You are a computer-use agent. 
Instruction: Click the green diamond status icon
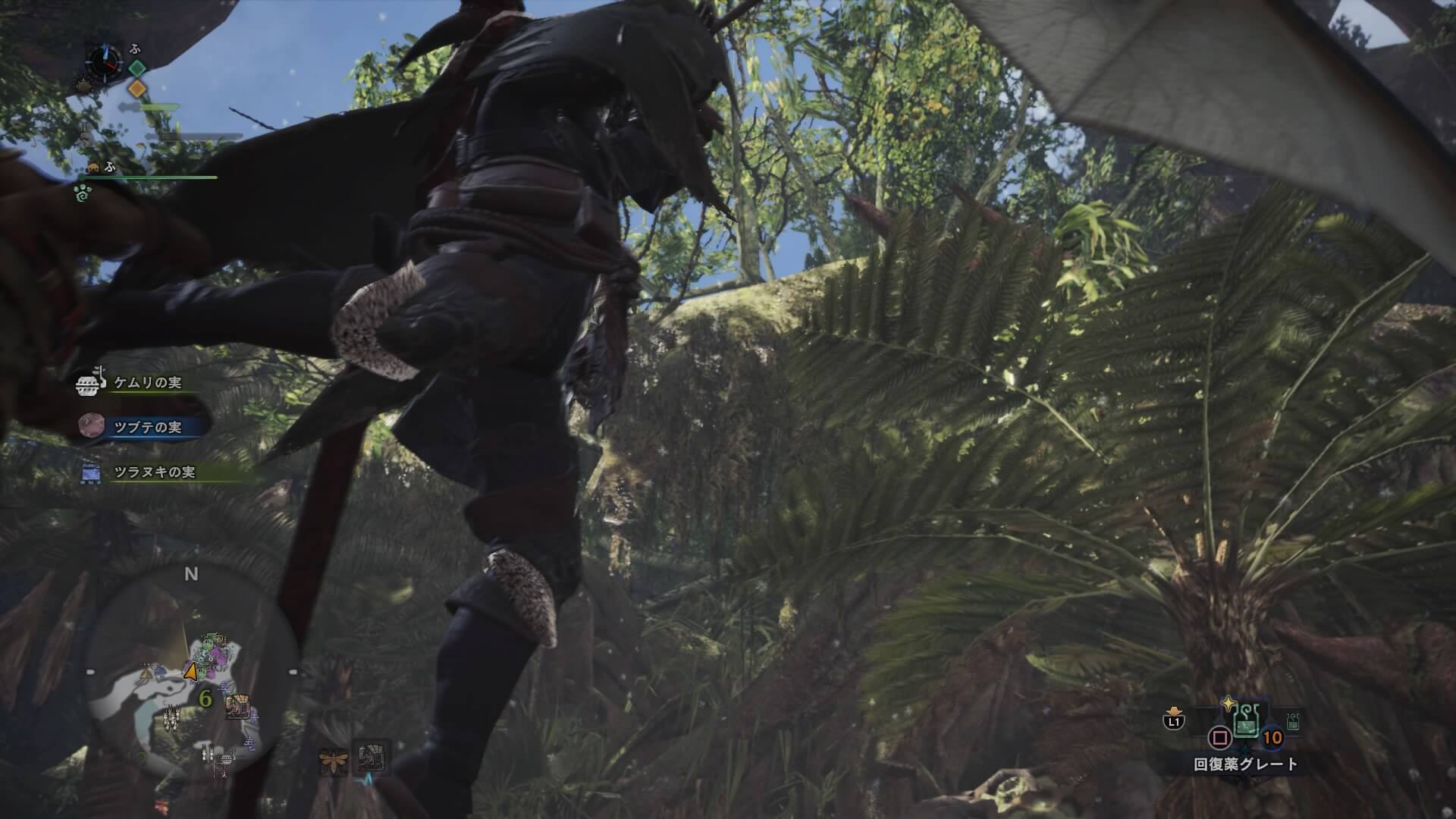tap(136, 68)
